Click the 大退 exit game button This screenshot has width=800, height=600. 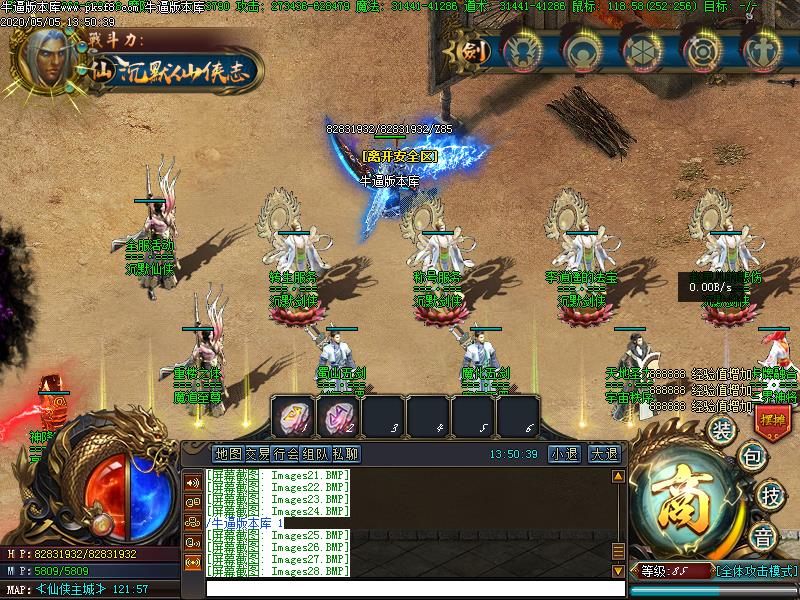pyautogui.click(x=604, y=454)
